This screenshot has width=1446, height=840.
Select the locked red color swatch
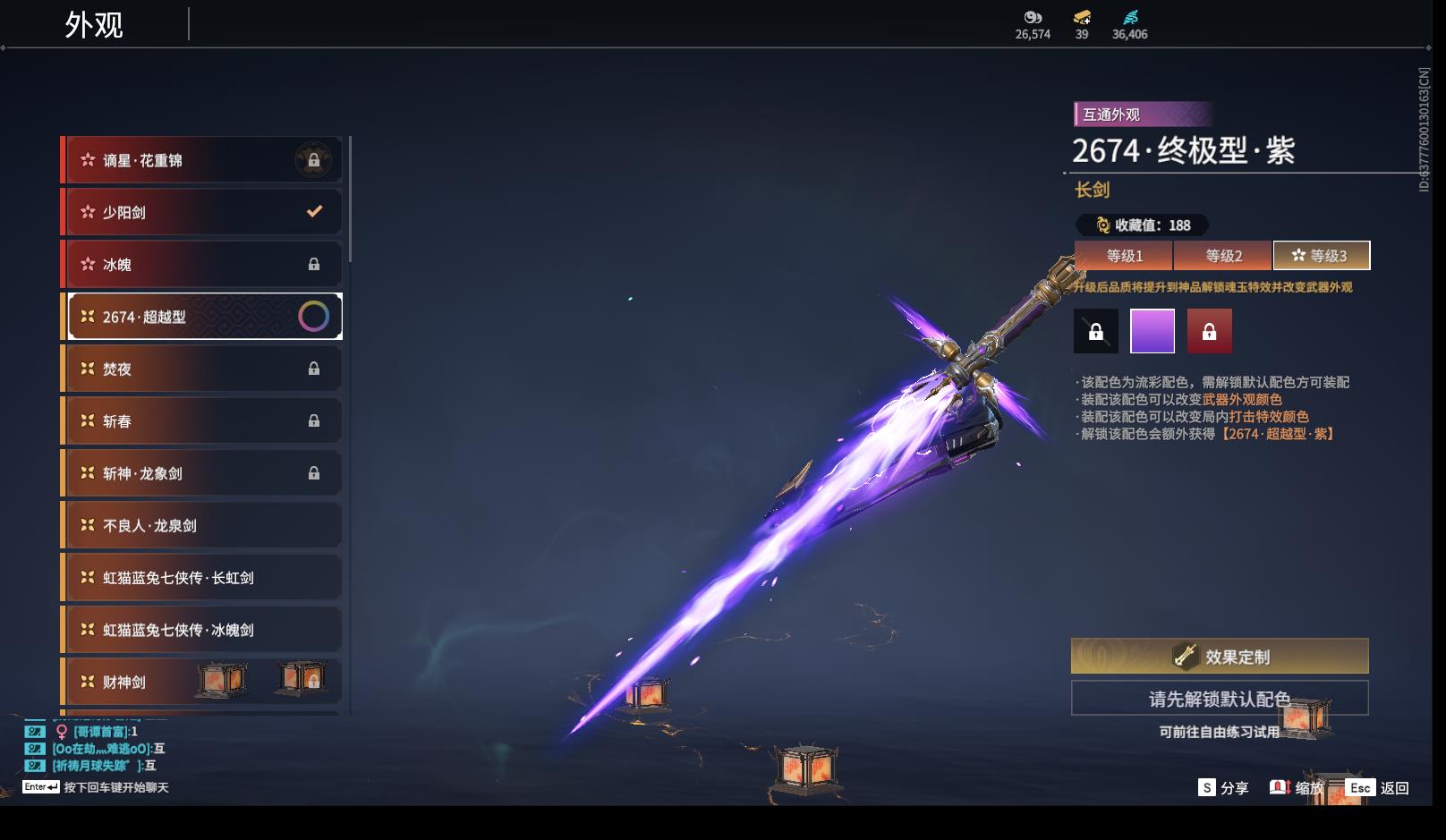(x=1209, y=332)
